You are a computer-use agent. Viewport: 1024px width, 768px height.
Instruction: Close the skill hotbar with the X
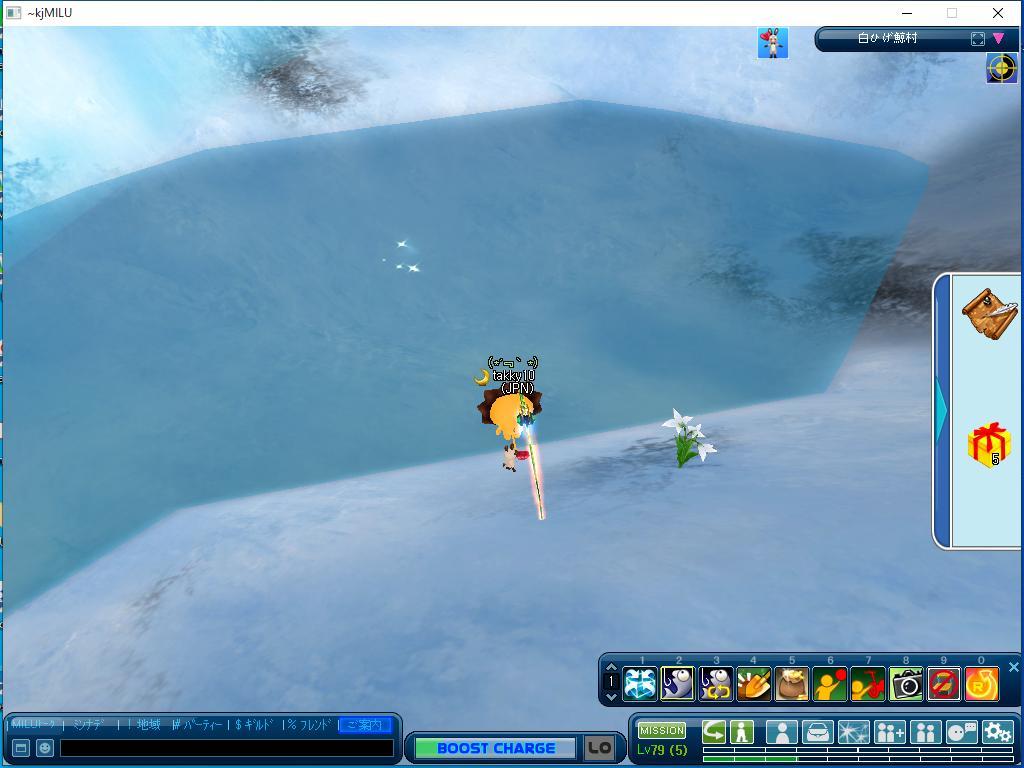coord(1013,667)
